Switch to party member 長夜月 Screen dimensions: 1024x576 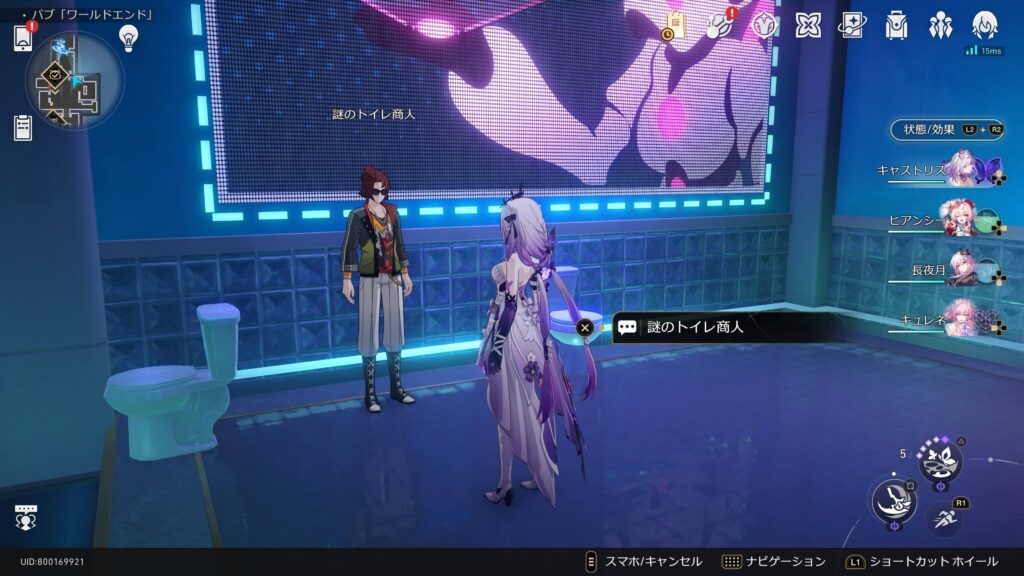[963, 266]
